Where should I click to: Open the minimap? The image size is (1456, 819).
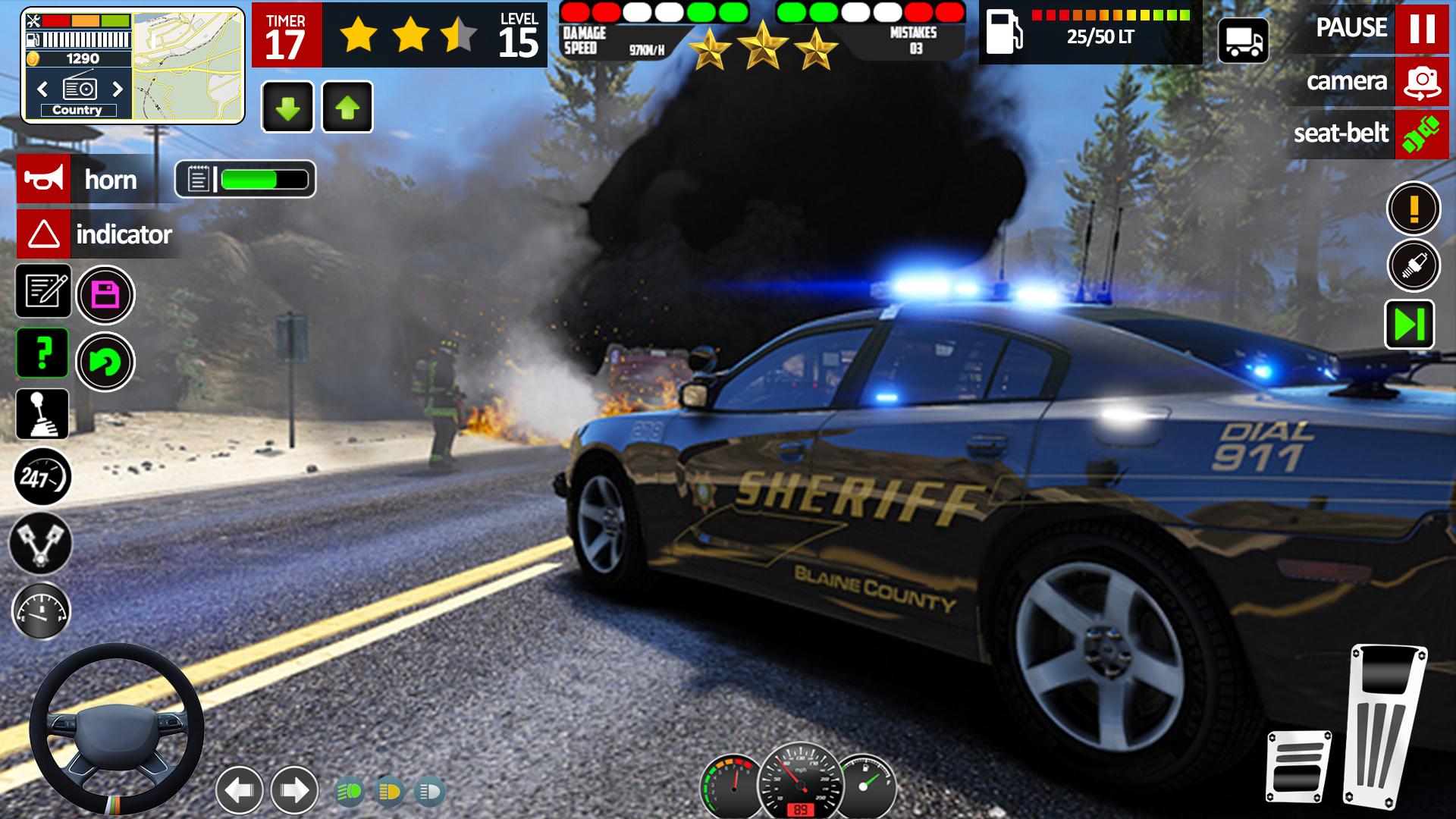coord(188,65)
